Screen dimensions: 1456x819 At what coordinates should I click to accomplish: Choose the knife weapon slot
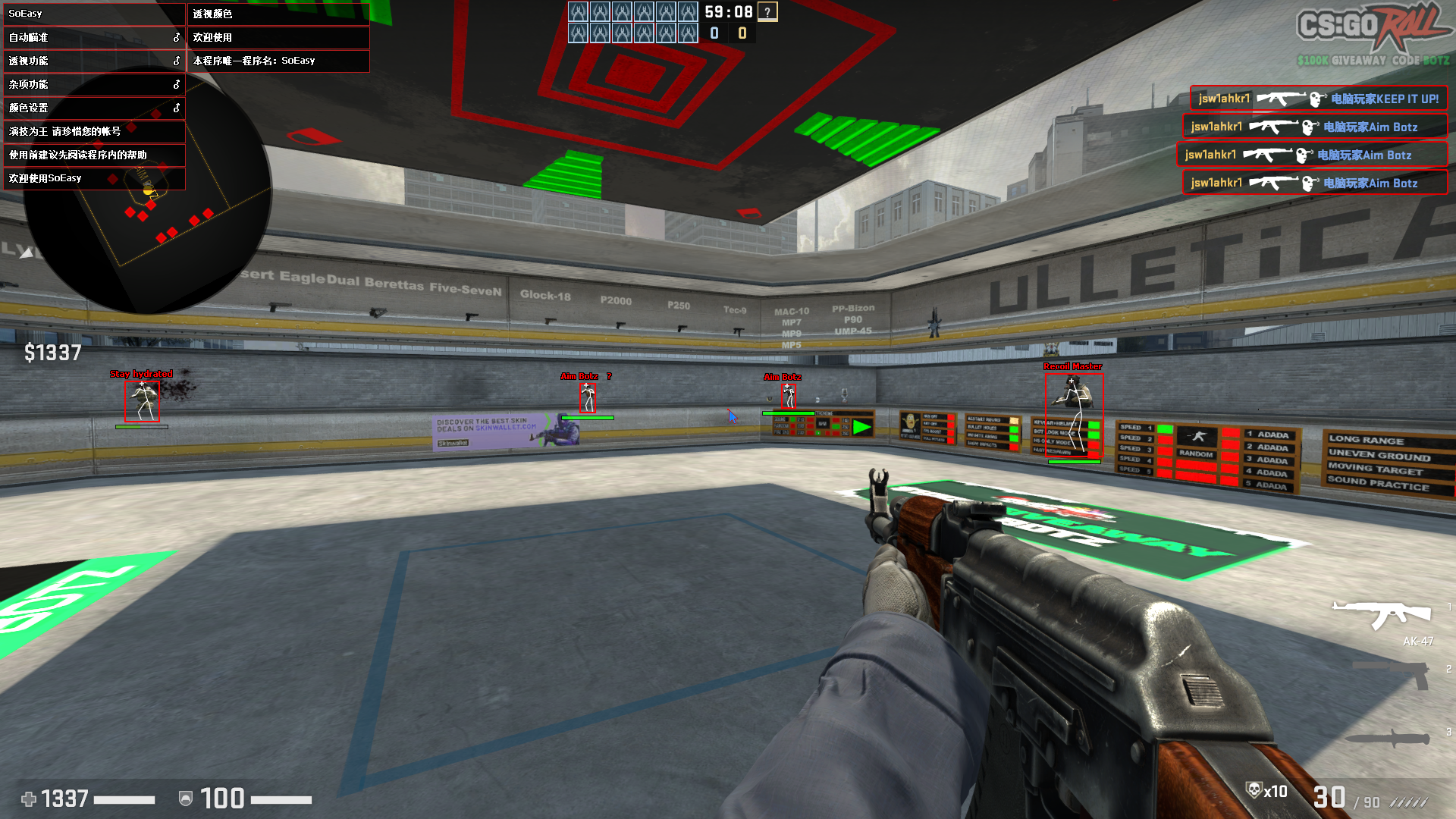[1389, 737]
